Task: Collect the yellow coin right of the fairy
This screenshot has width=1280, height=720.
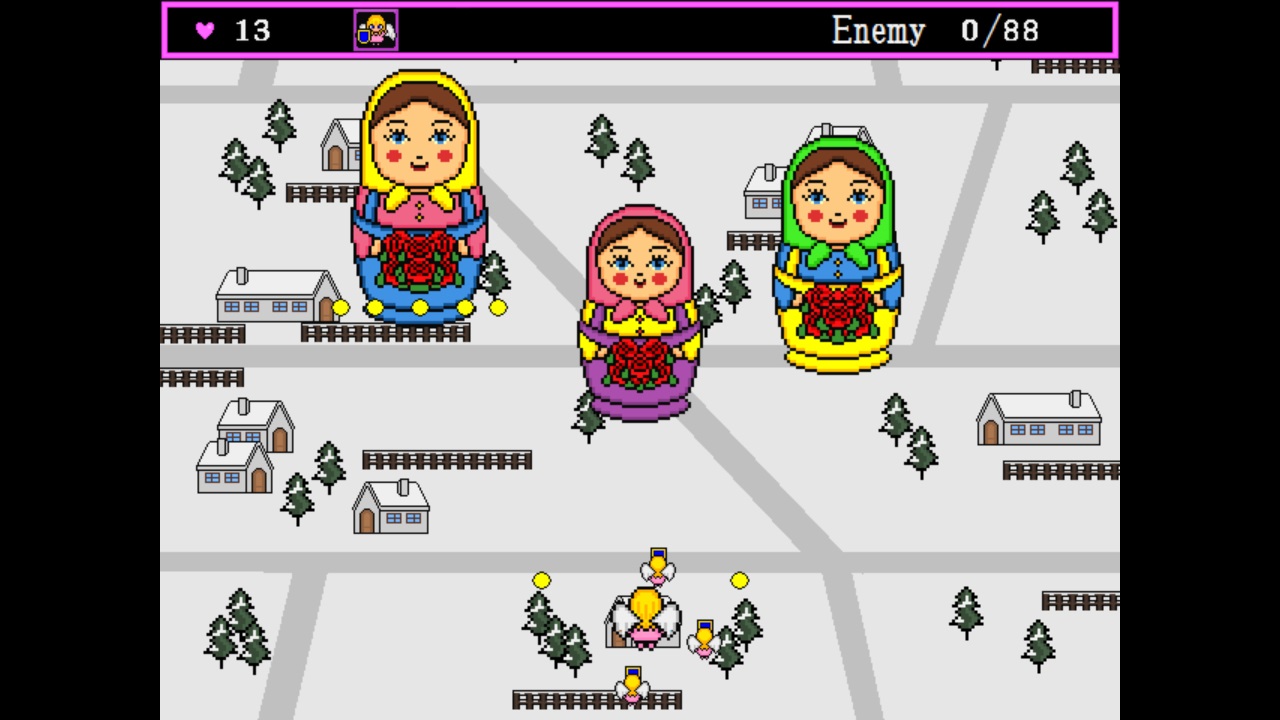Action: coord(738,580)
